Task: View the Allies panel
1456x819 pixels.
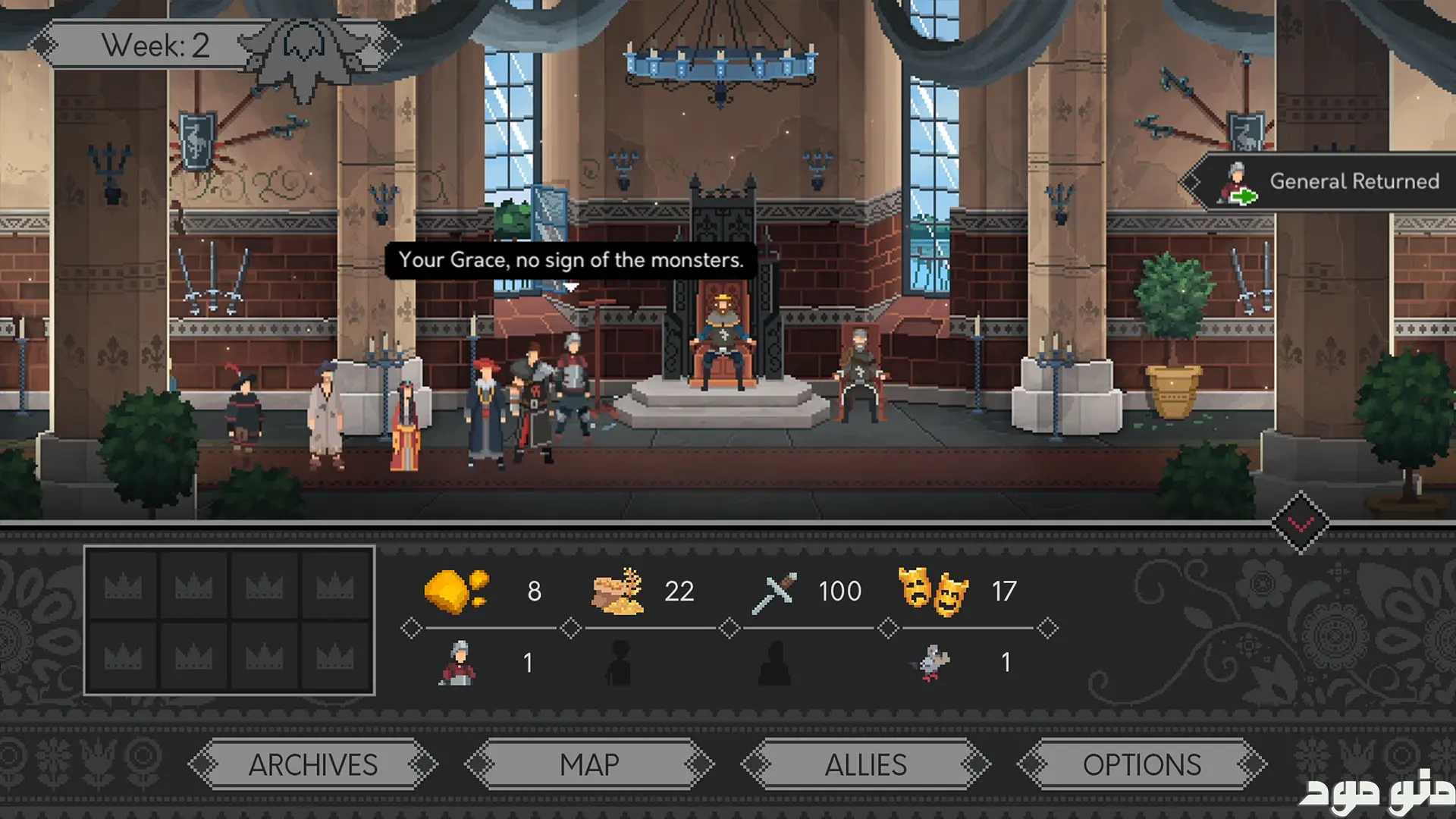Action: [865, 764]
